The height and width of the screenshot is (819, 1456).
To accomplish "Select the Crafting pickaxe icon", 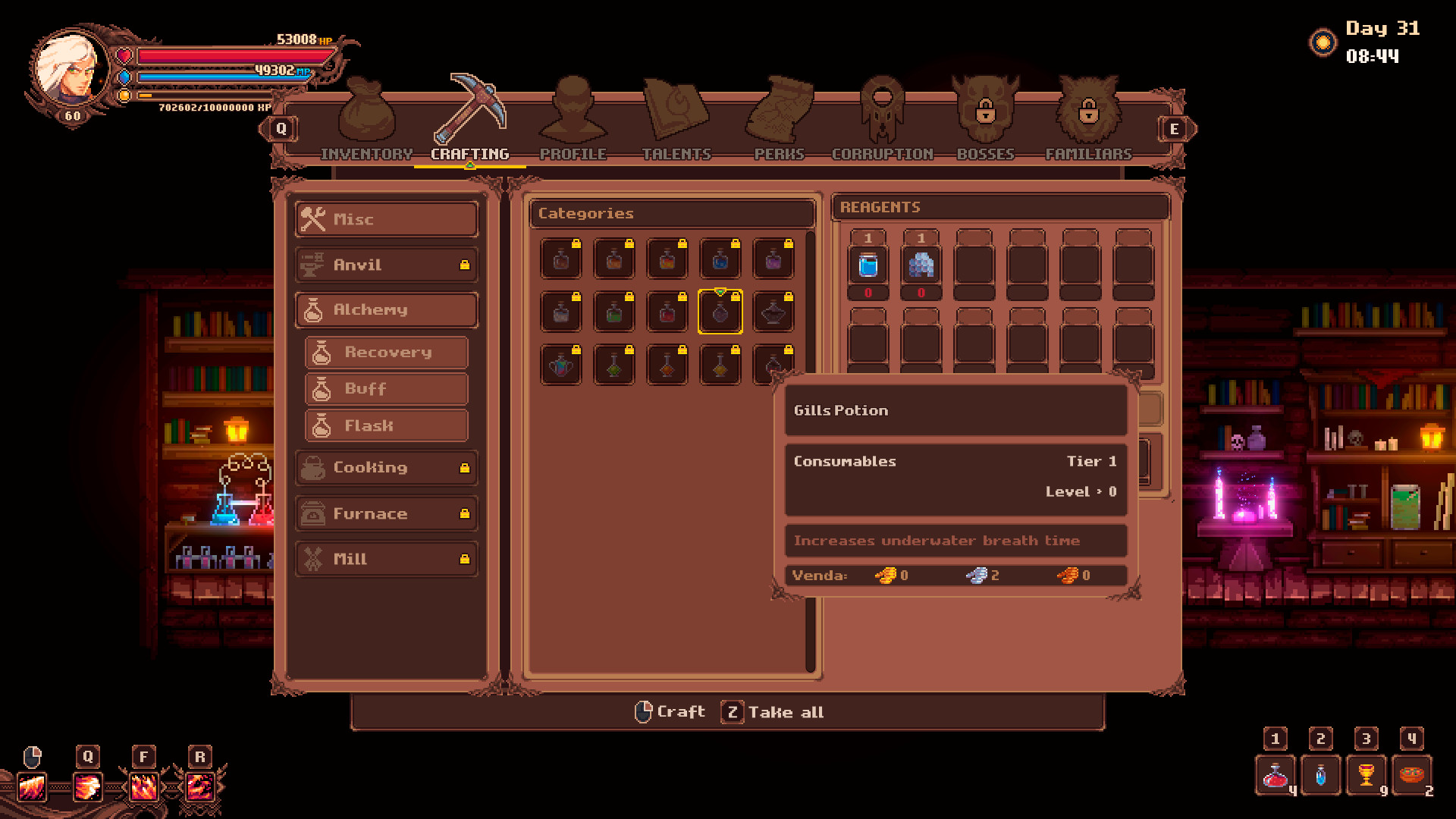I will click(x=470, y=110).
